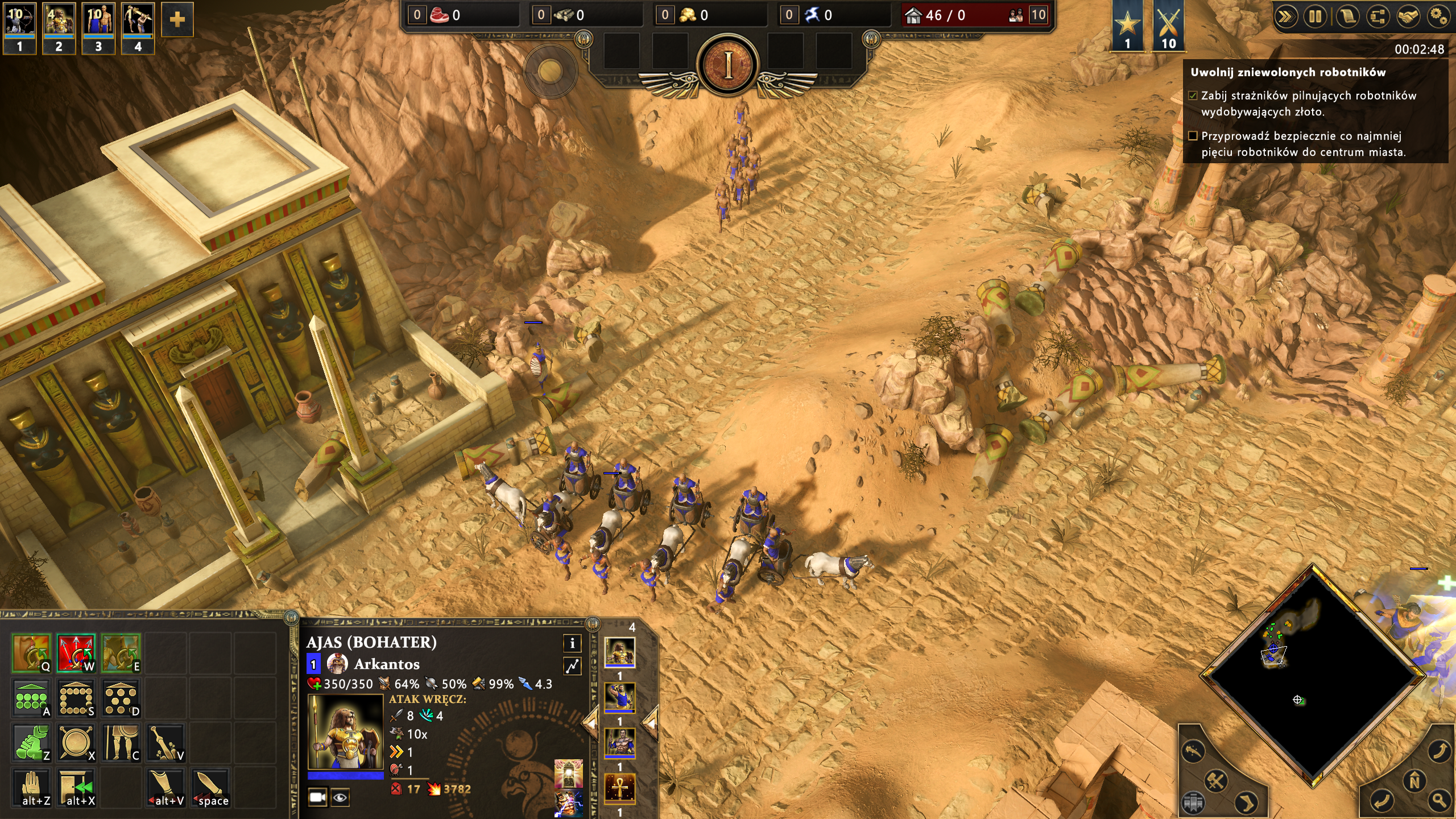Open the diplomacy handshake menu
Image resolution: width=1456 pixels, height=819 pixels.
click(1408, 16)
